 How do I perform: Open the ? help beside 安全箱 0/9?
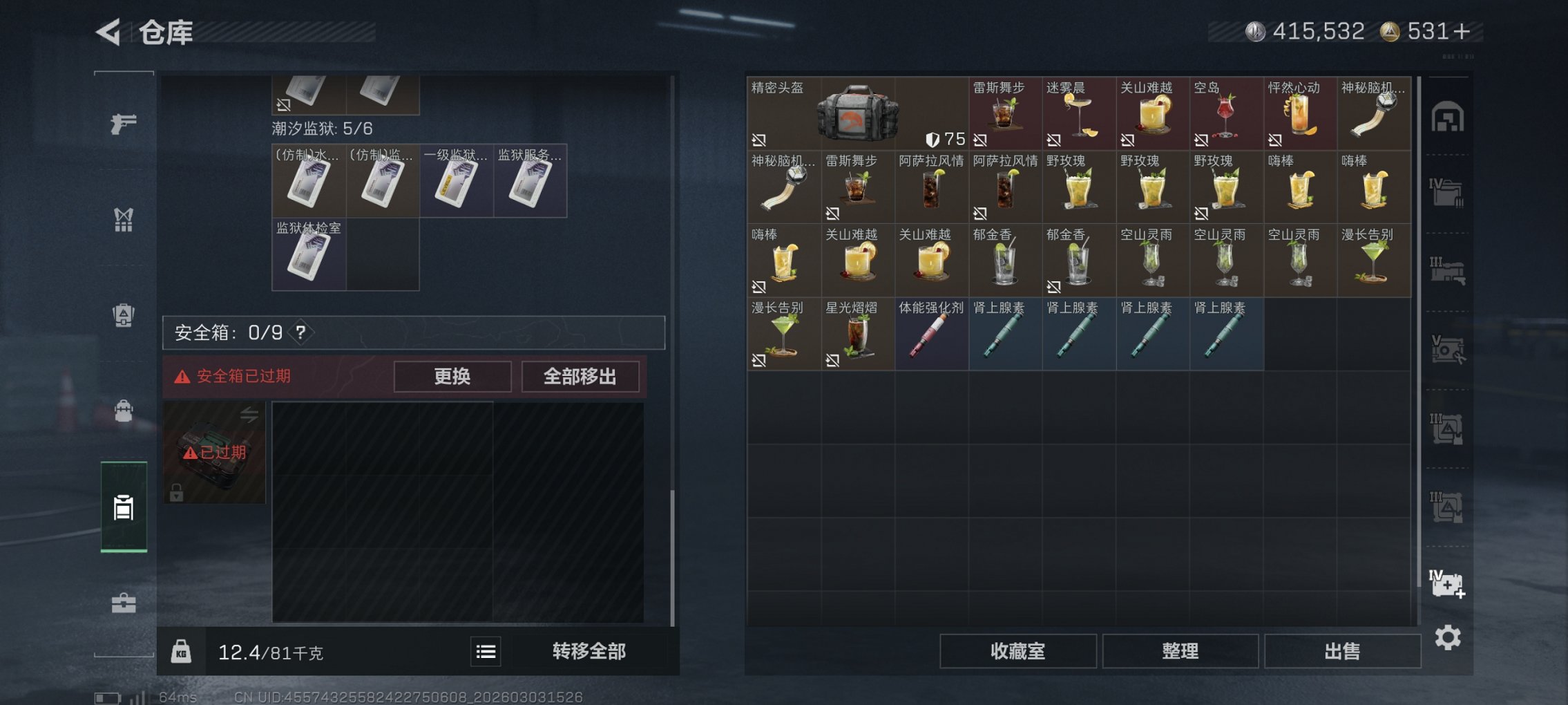click(x=300, y=332)
